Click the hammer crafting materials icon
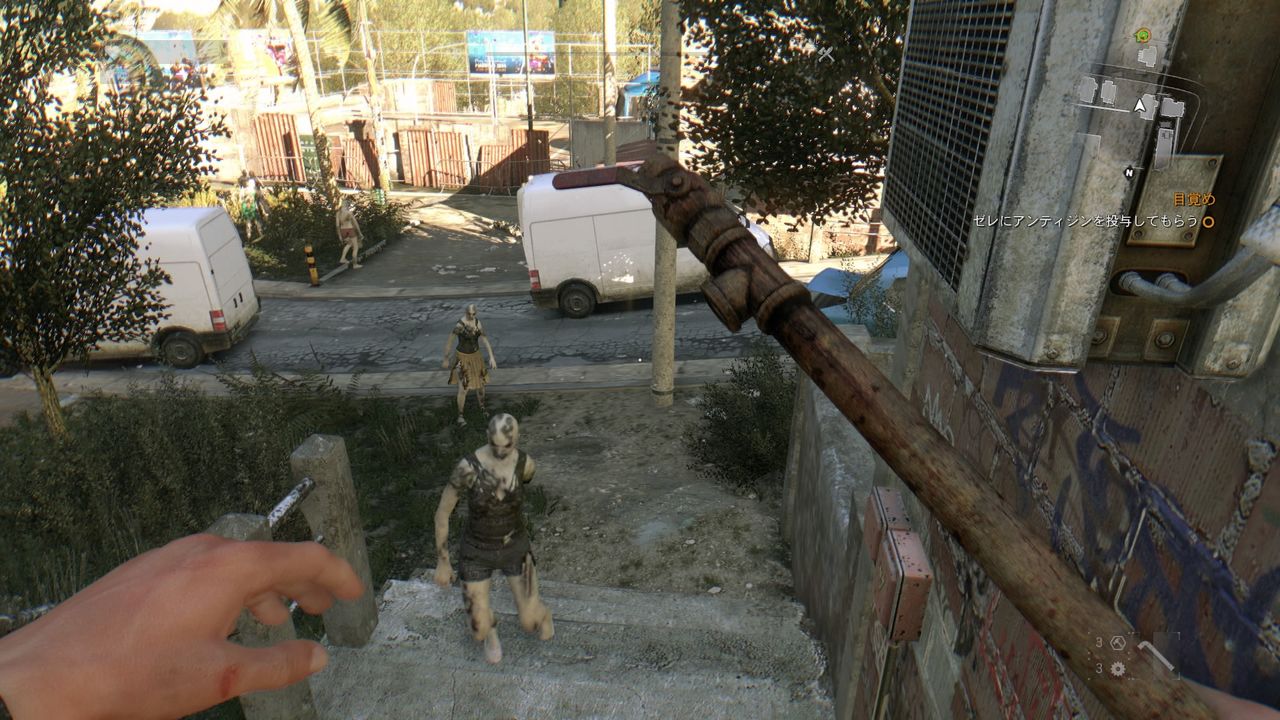 tap(1118, 644)
